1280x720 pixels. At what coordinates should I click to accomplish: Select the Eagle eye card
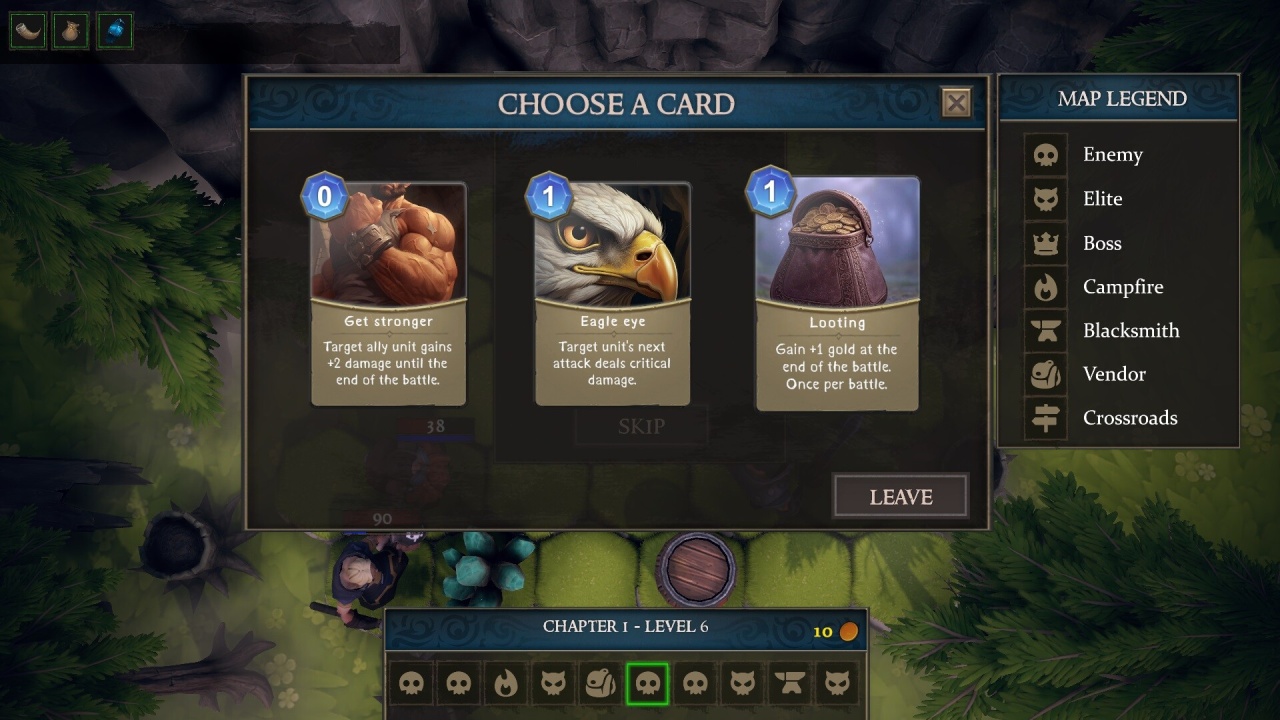[x=612, y=293]
